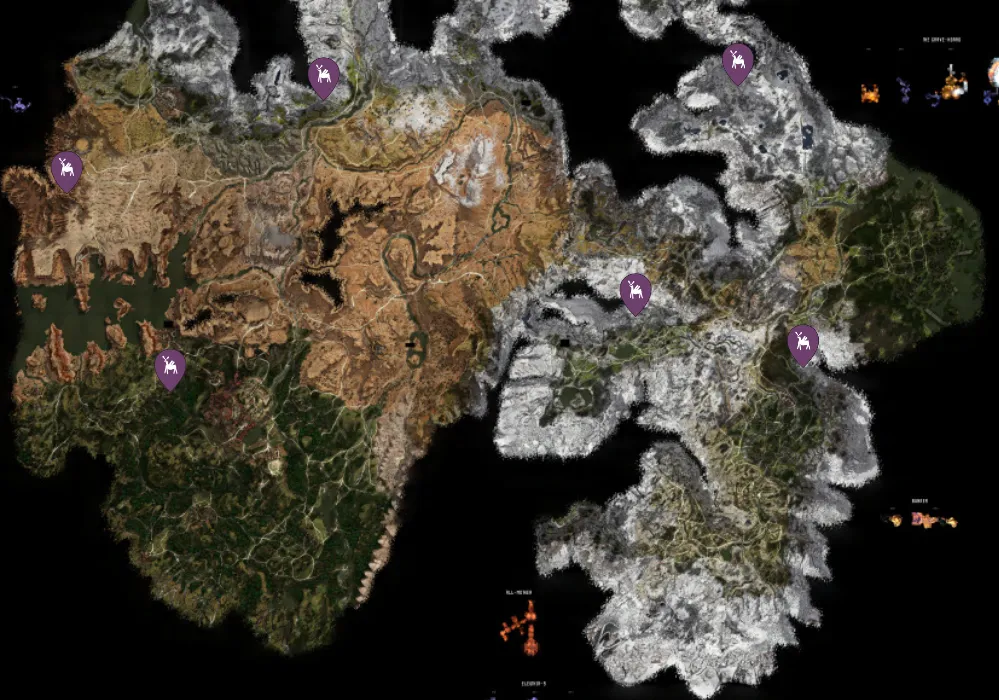
Task: Select the machine marker in the central snowy valley
Action: tap(635, 292)
